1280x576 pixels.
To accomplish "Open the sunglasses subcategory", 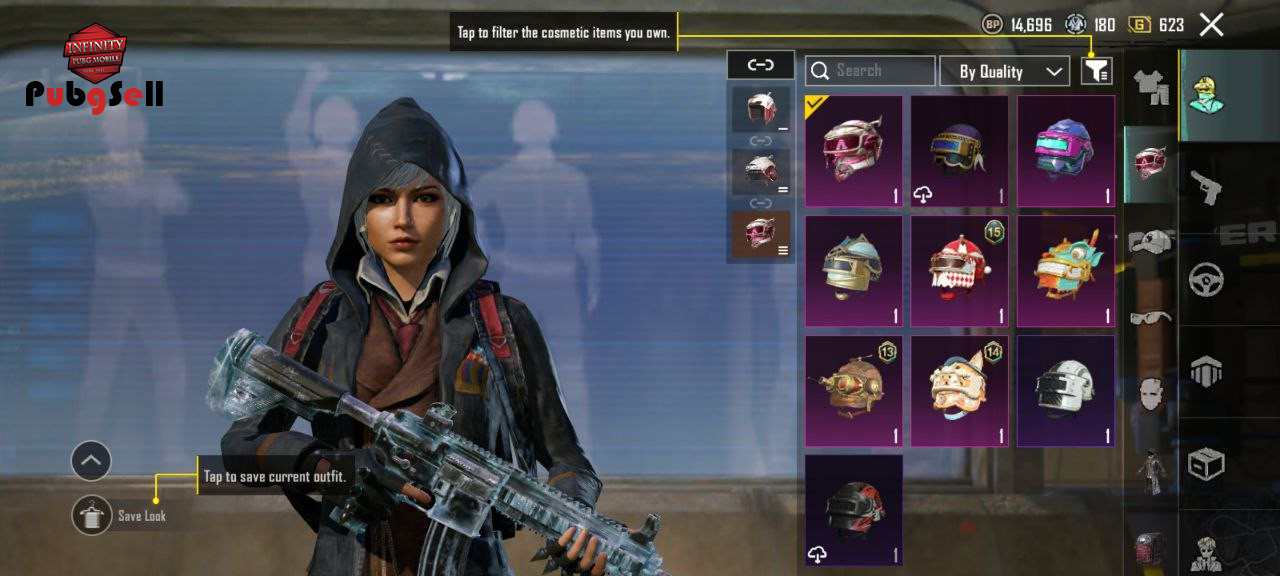I will [1151, 318].
